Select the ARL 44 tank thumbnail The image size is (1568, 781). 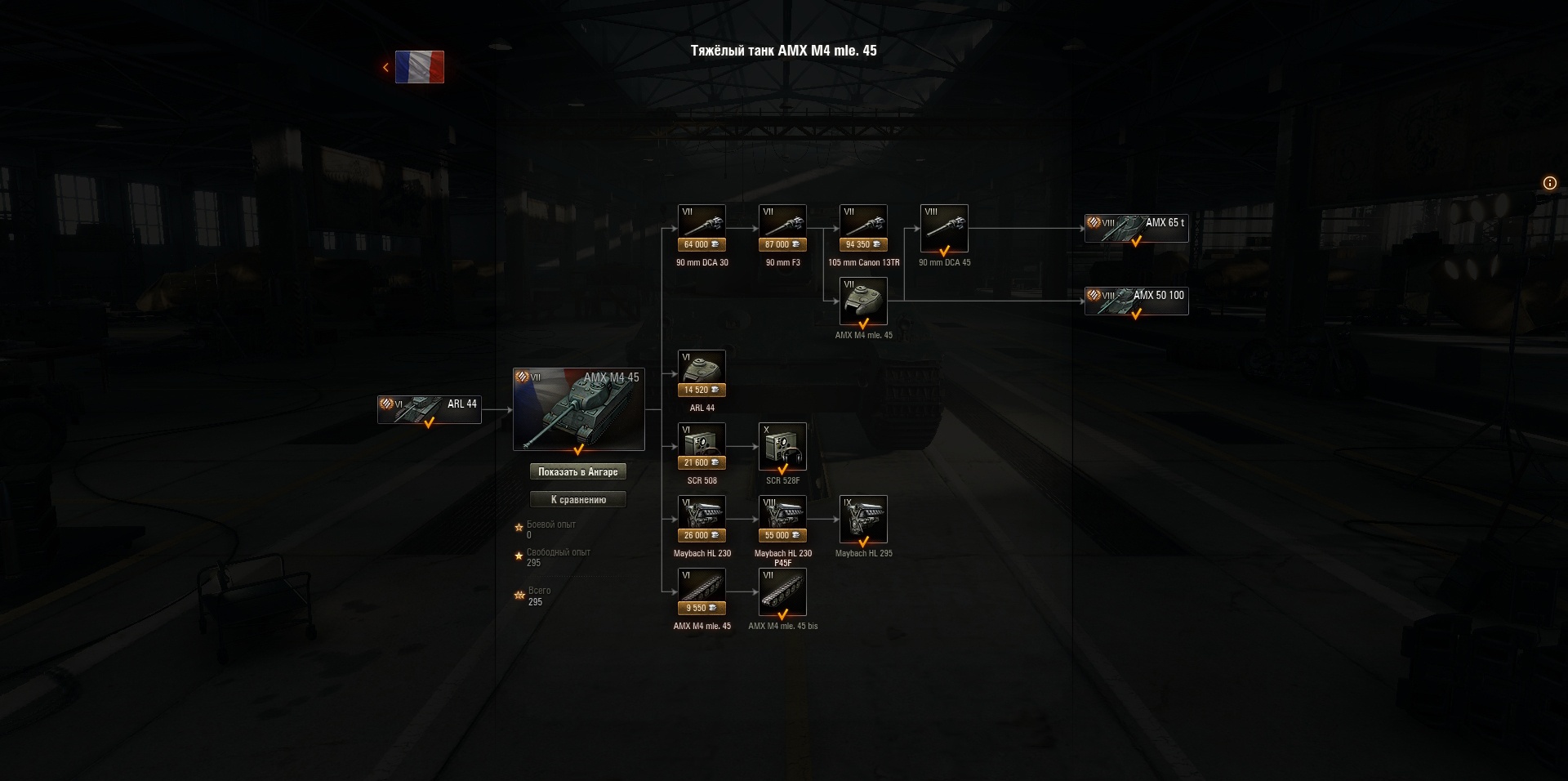pos(429,408)
